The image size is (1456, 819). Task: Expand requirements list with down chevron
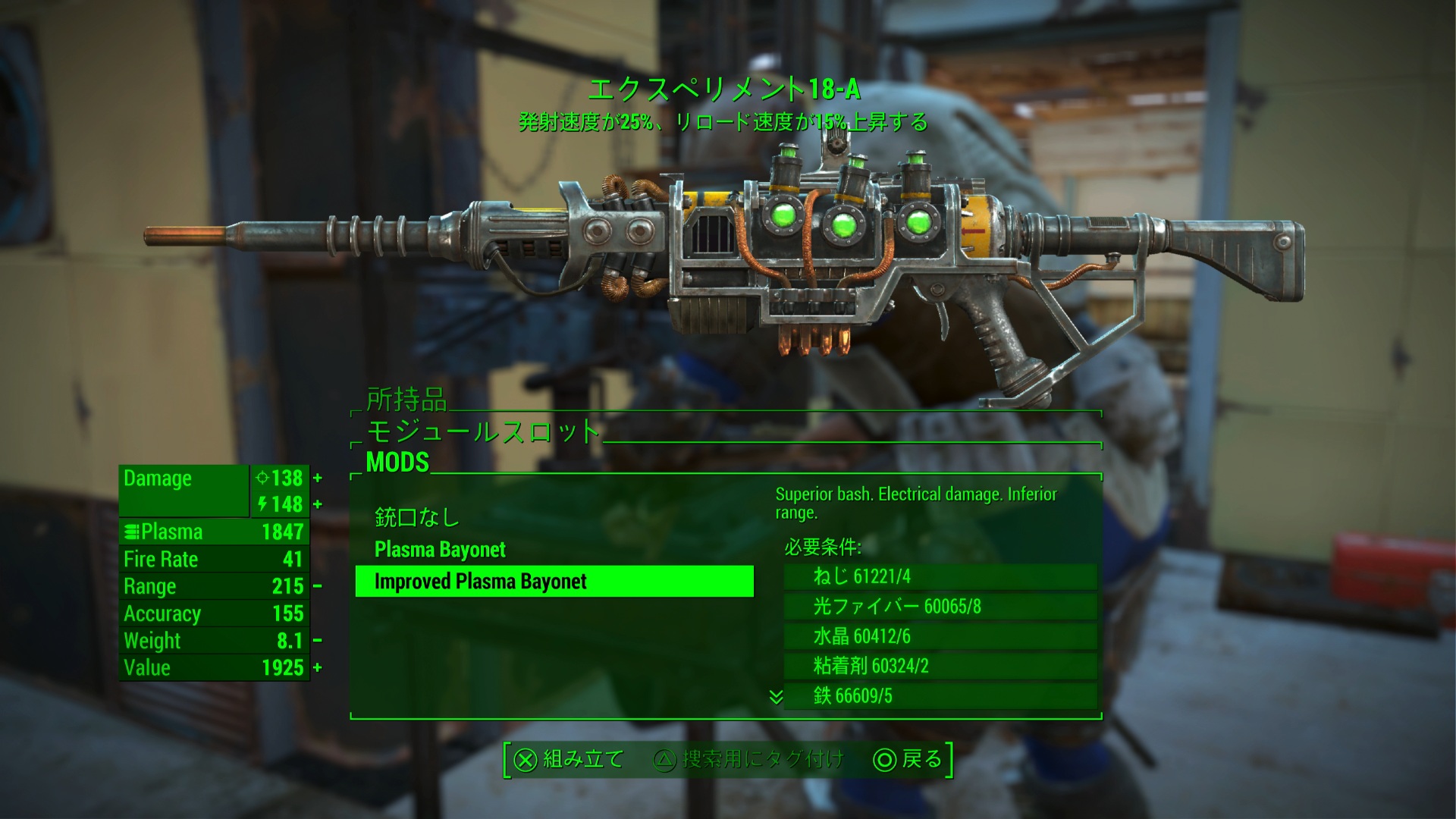click(776, 696)
